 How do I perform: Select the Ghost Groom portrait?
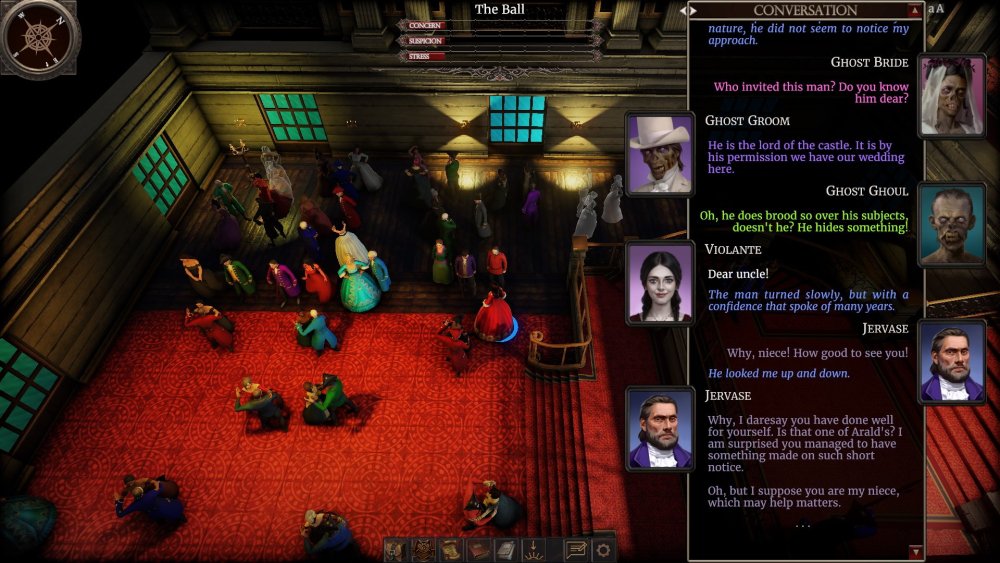660,153
